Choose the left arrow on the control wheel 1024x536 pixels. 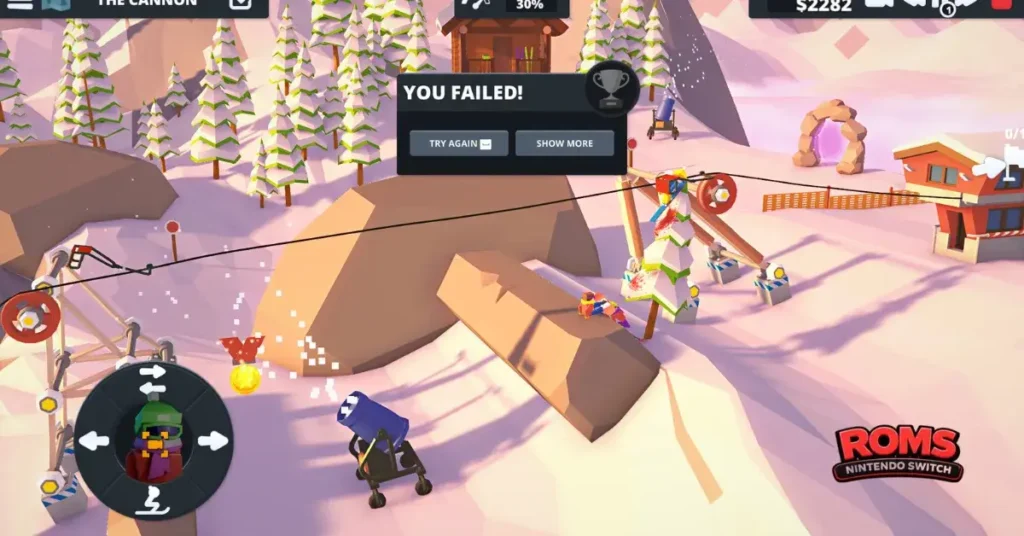coord(94,441)
